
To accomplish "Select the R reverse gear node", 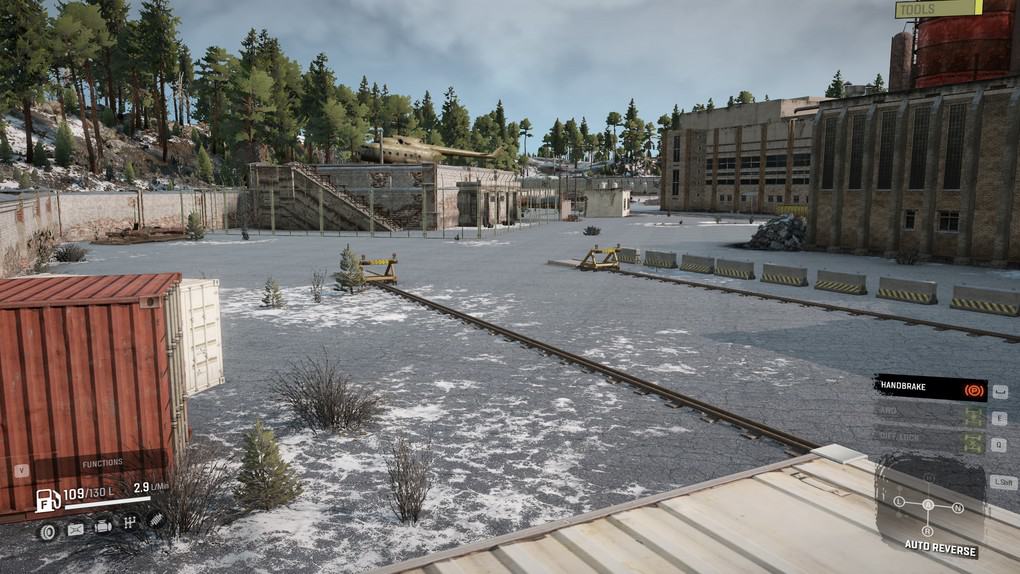I will tap(927, 531).
